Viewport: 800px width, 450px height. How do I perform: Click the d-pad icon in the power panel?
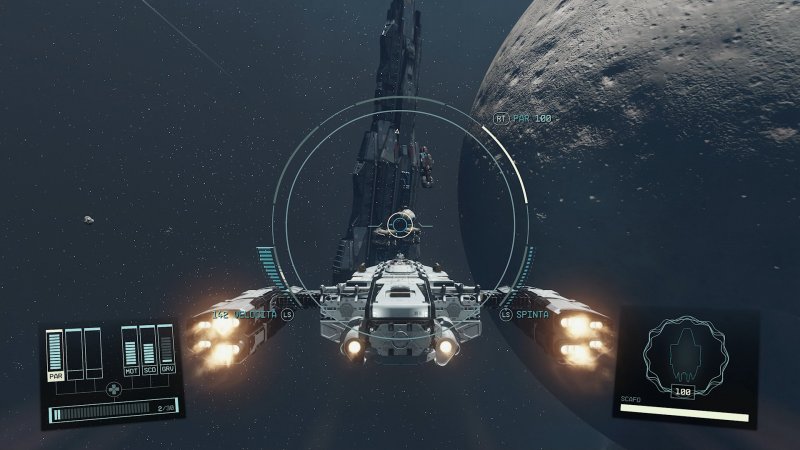113,389
